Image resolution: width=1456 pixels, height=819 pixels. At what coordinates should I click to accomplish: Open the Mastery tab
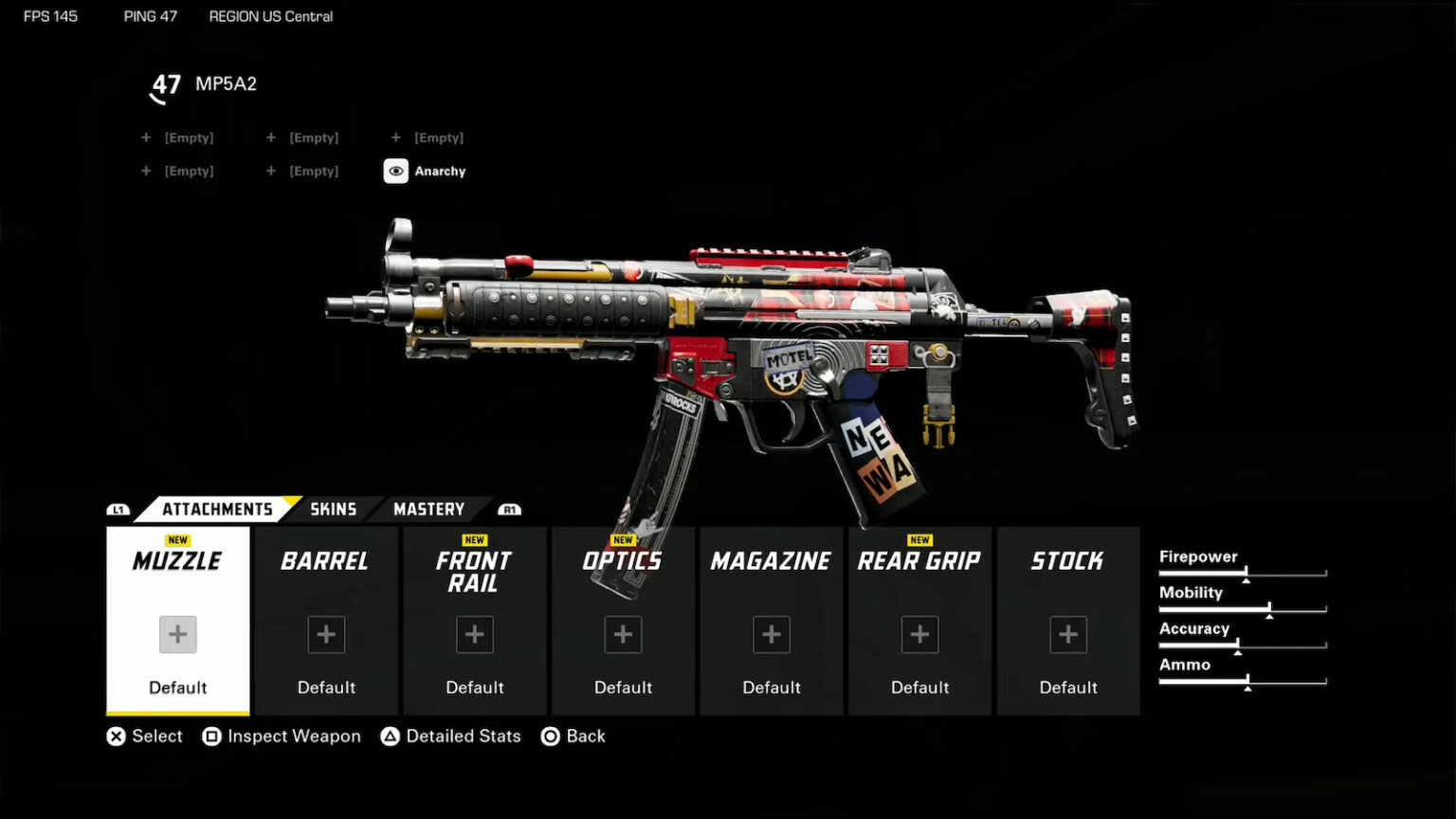(428, 509)
